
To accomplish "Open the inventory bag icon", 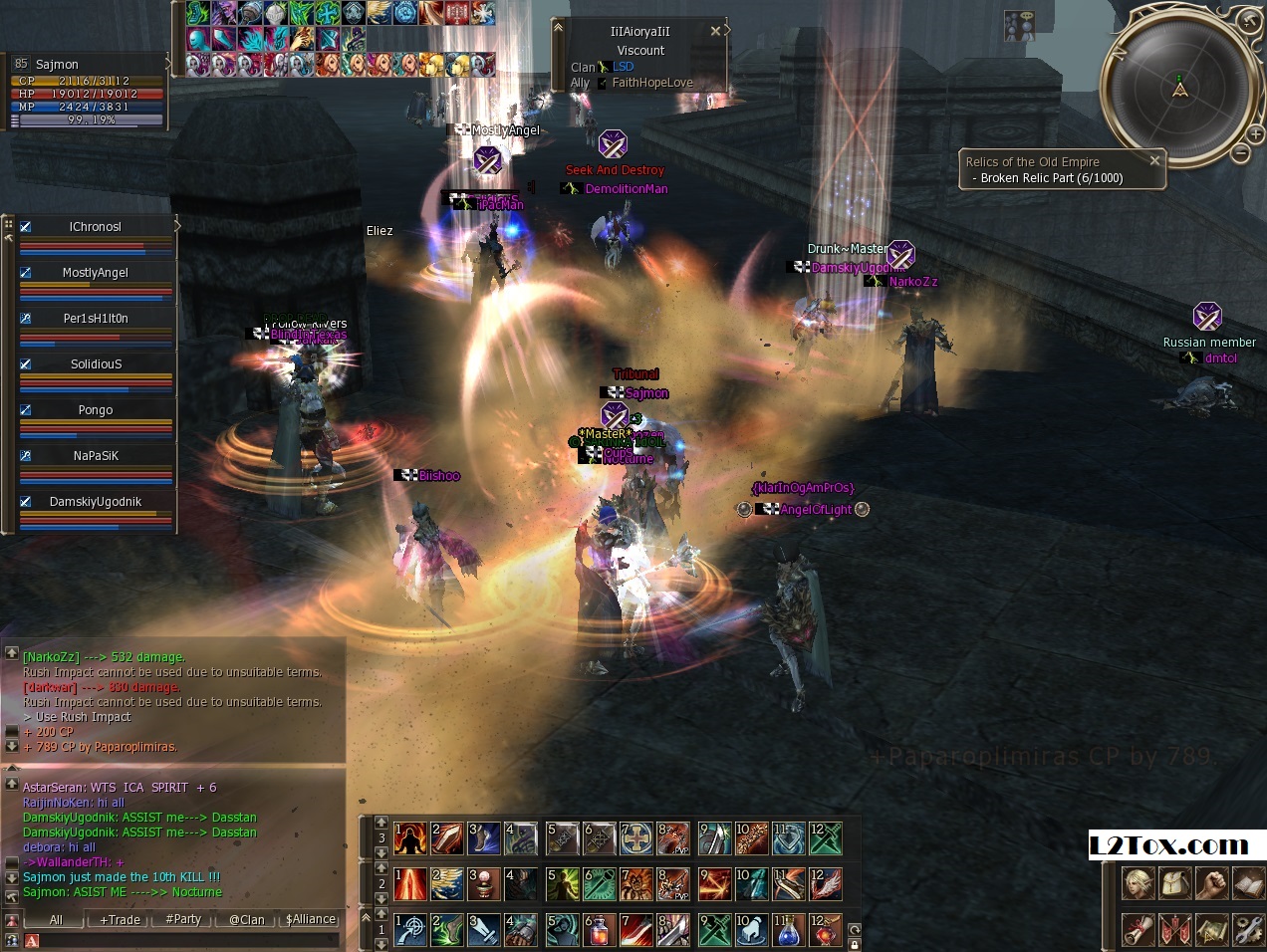I will click(x=1174, y=883).
